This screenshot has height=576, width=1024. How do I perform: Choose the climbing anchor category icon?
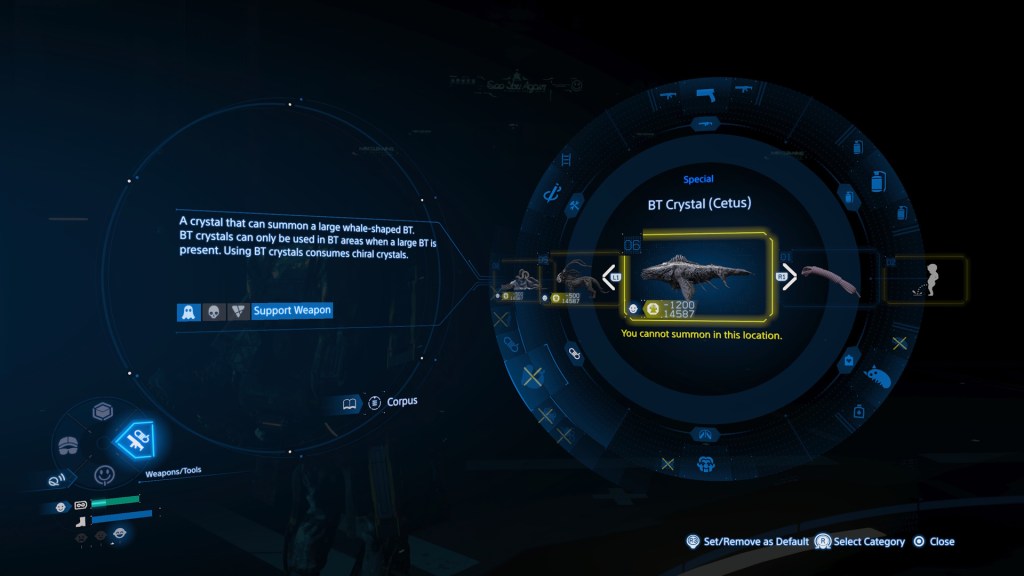[x=549, y=195]
